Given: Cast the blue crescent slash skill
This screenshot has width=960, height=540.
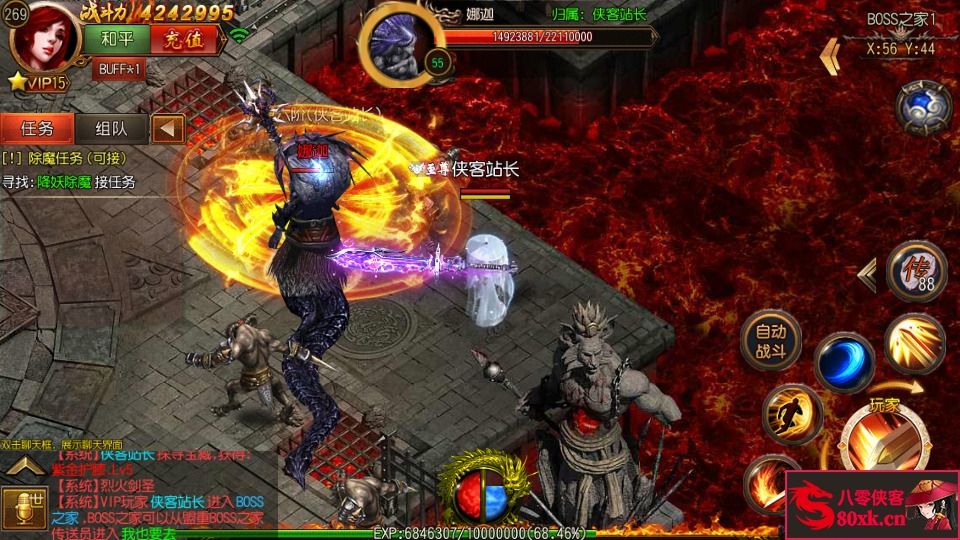Looking at the screenshot, I should click(843, 362).
